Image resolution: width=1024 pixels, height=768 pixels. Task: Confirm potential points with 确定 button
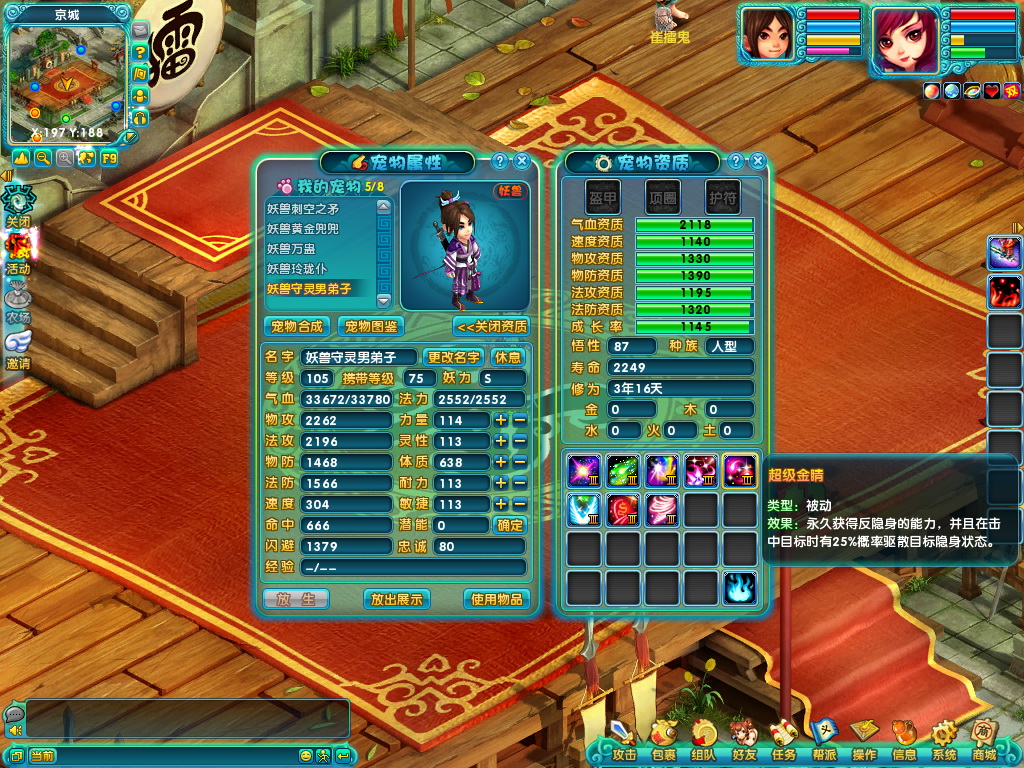[x=510, y=525]
